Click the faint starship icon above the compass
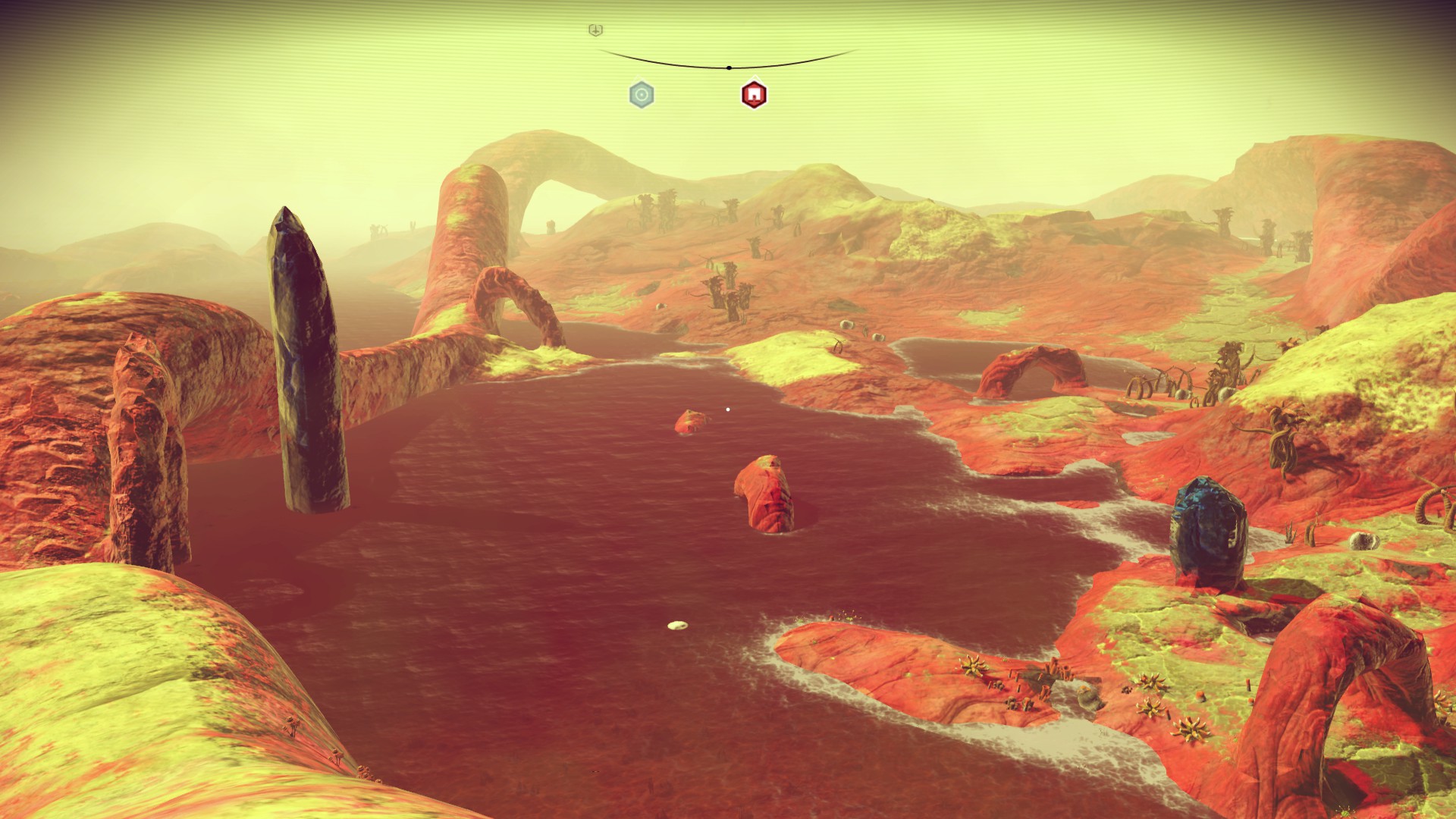This screenshot has height=819, width=1456. pyautogui.click(x=596, y=30)
